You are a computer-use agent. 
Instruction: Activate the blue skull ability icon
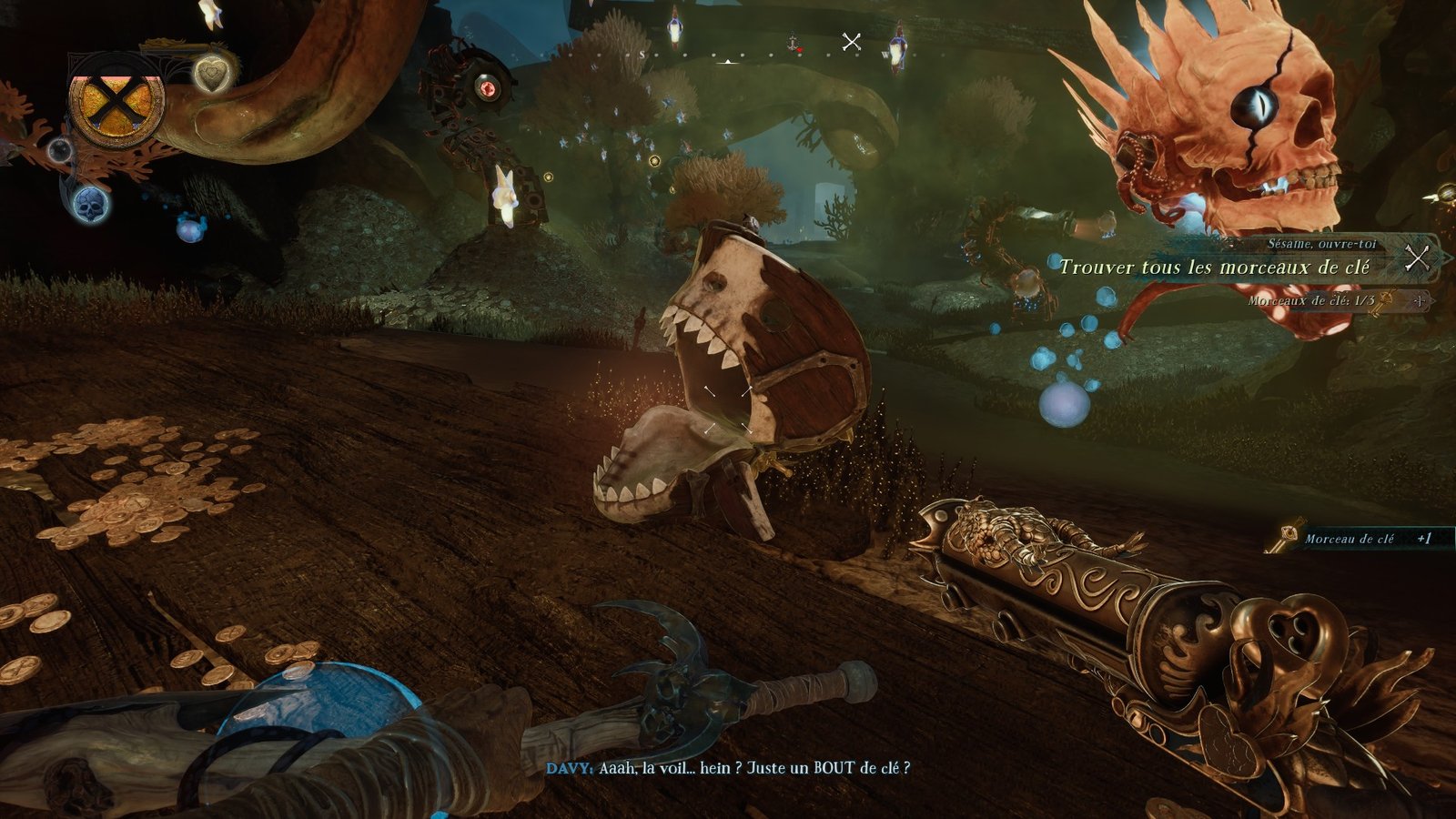point(90,205)
